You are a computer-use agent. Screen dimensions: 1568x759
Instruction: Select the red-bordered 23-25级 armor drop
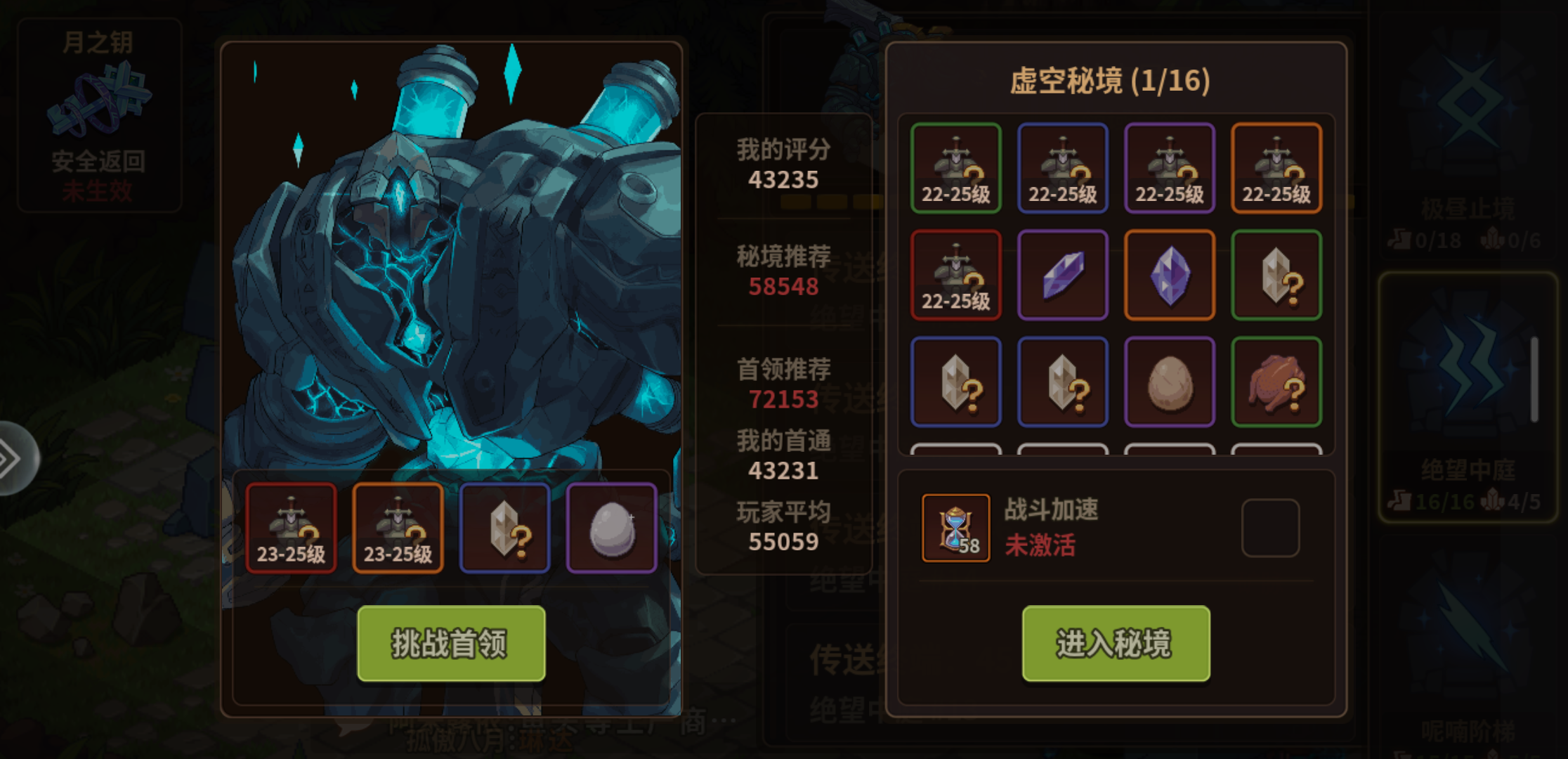coord(292,527)
